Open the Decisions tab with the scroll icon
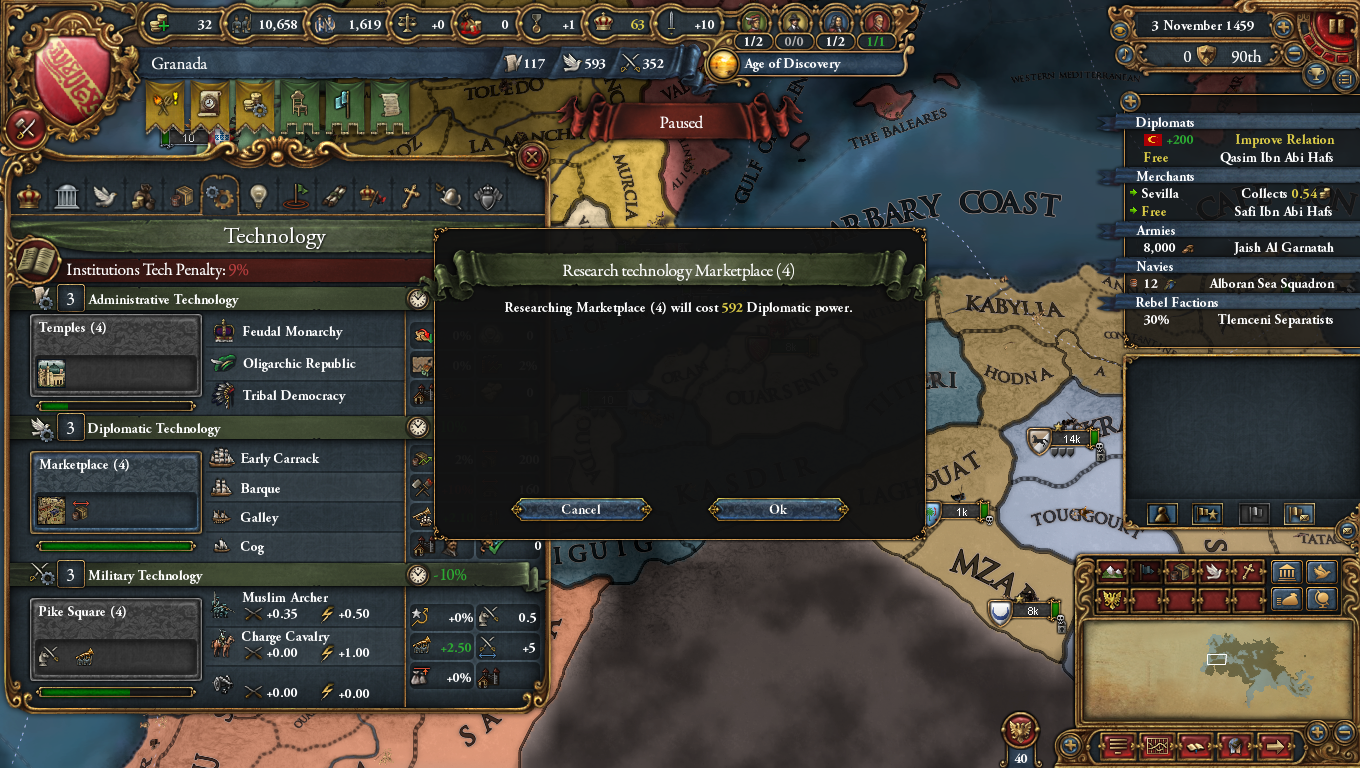 coord(333,196)
